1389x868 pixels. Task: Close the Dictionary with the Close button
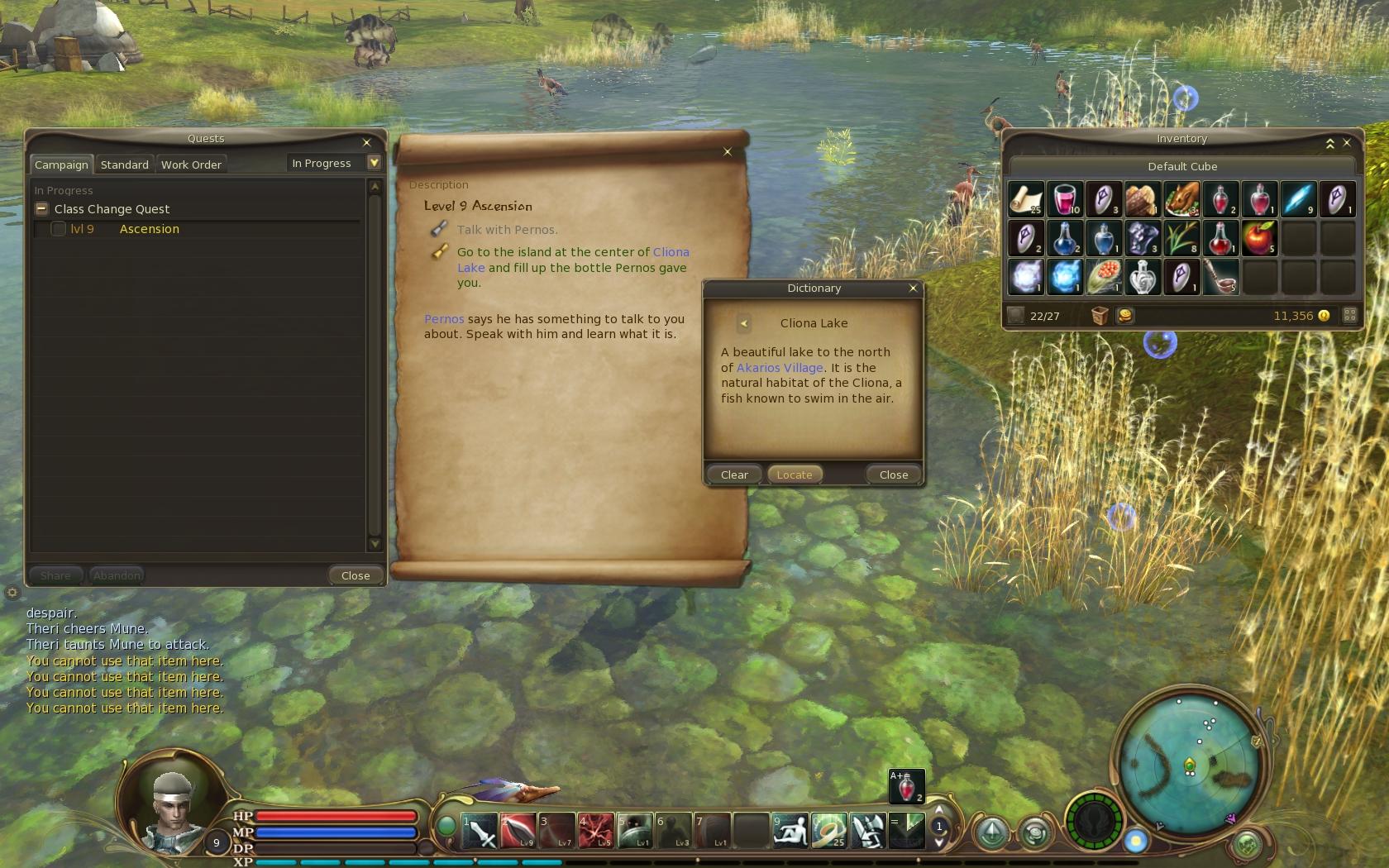894,475
